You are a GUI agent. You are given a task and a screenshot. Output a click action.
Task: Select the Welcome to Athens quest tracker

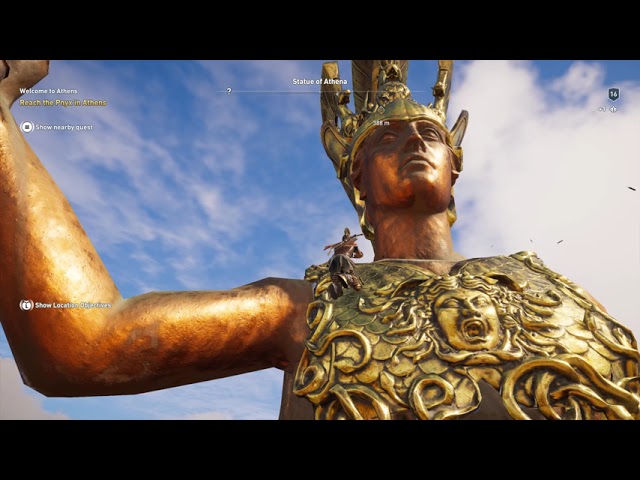(48, 91)
